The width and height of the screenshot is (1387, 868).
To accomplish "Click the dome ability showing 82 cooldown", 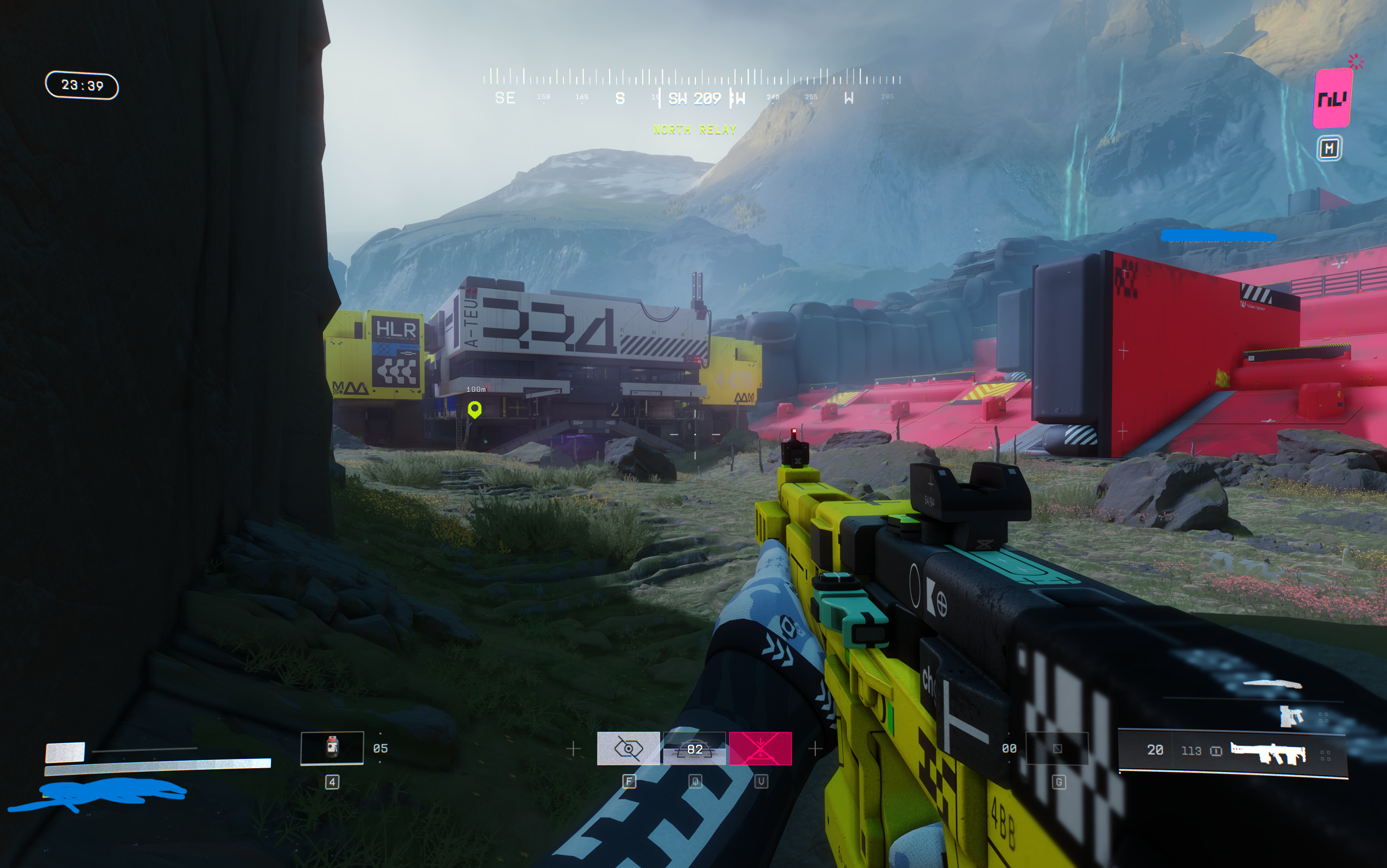I will pos(694,749).
